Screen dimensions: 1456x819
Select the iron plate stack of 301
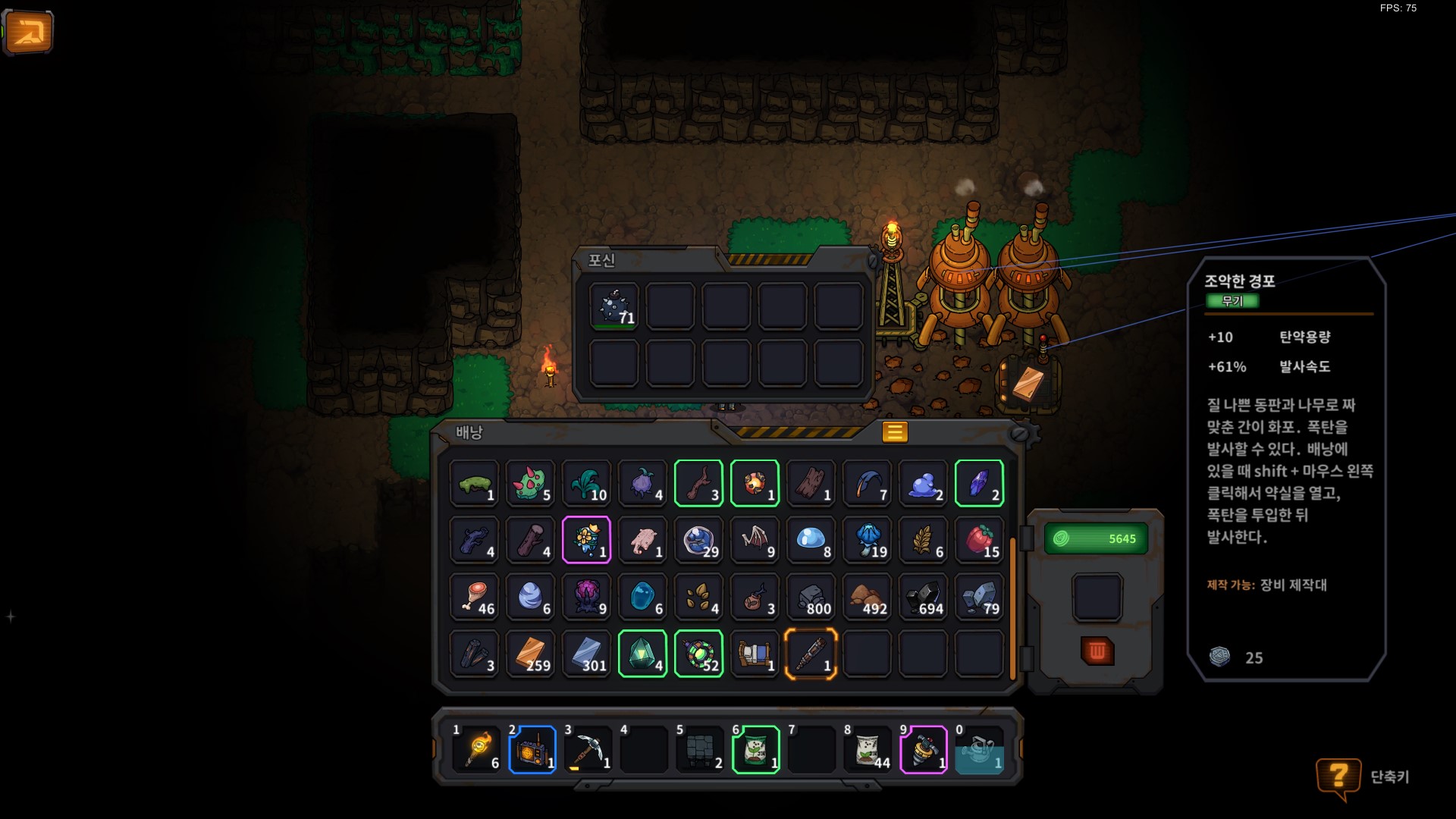tap(586, 654)
